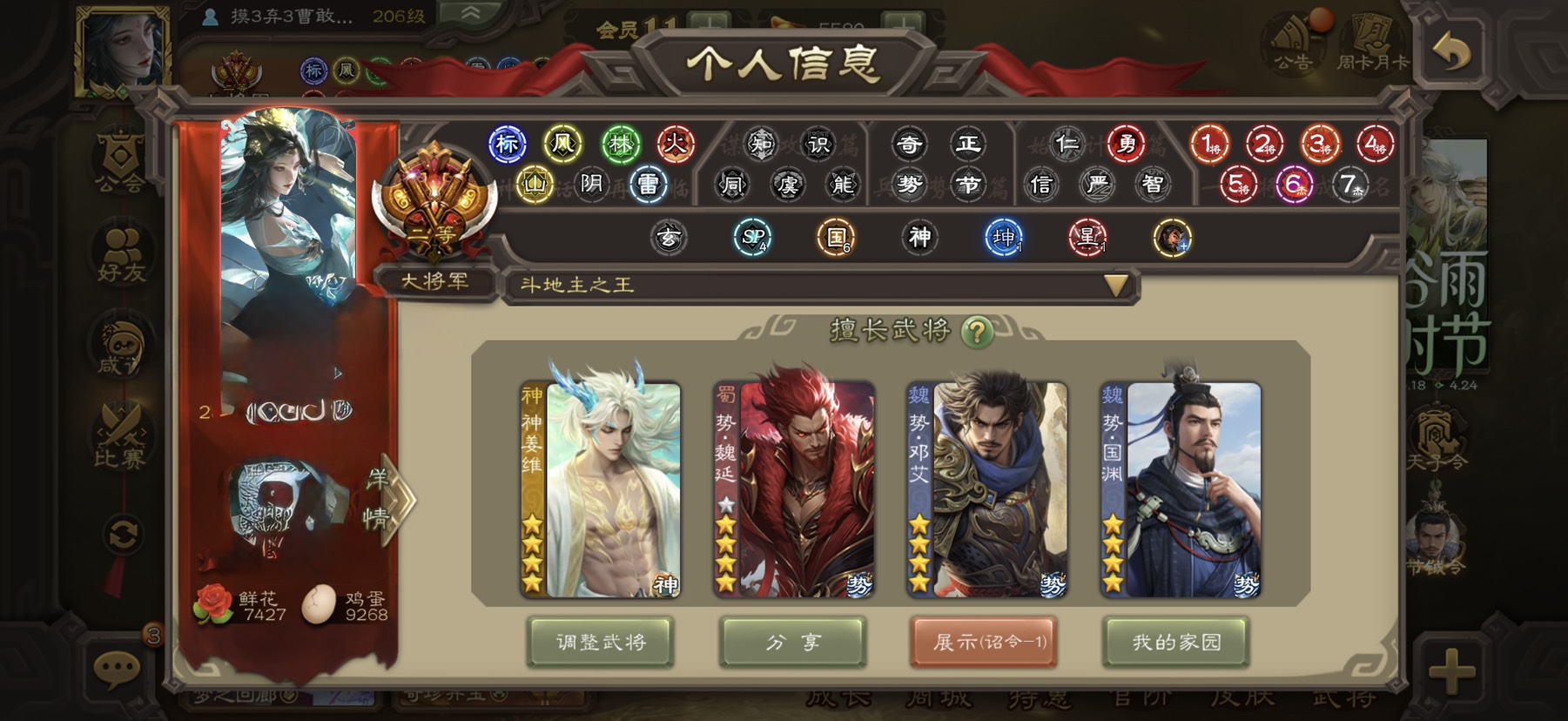View the 势·国渊 general card
This screenshot has width=1568, height=721.
1180,489
